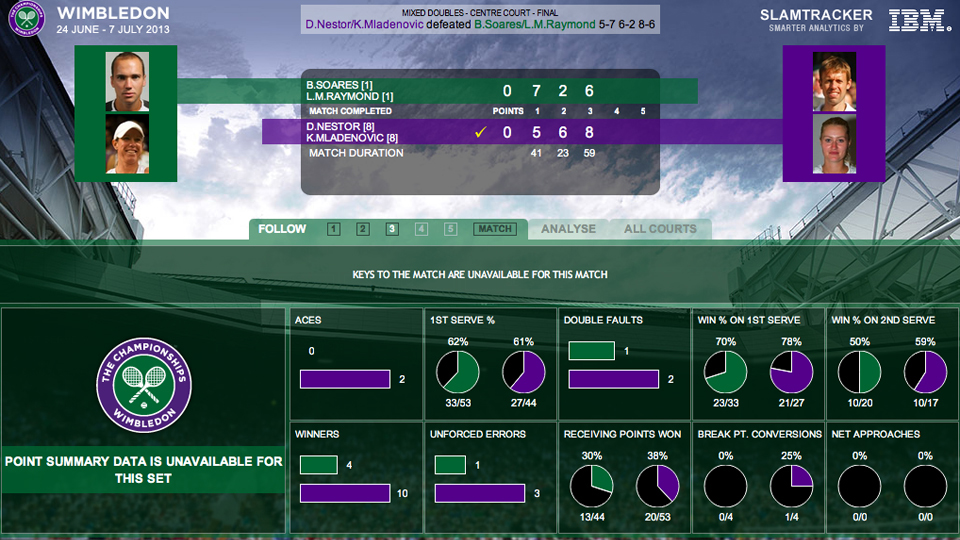Open the IBM logo link
This screenshot has width=960, height=540.
point(919,19)
